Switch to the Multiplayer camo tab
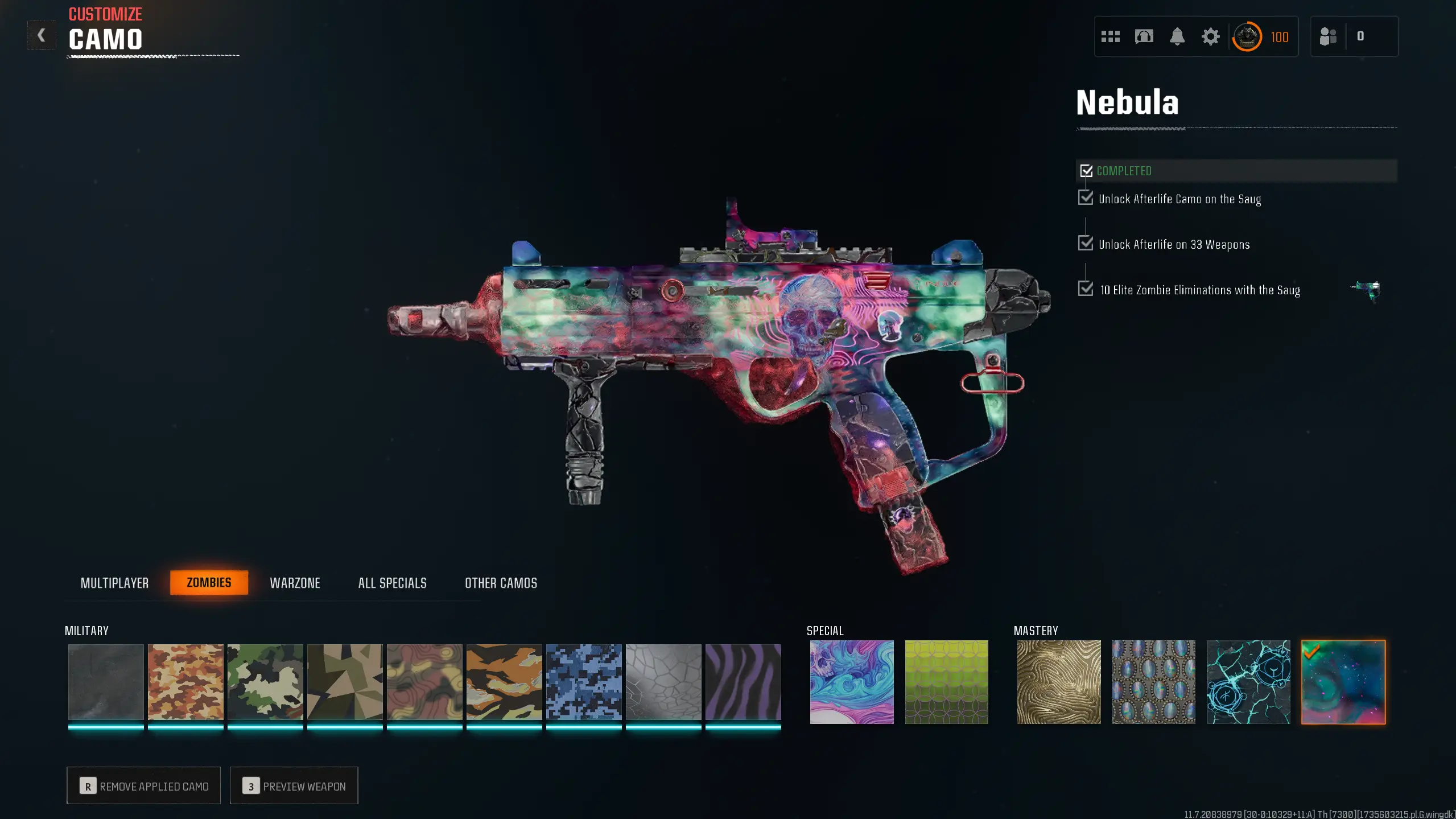 [114, 583]
